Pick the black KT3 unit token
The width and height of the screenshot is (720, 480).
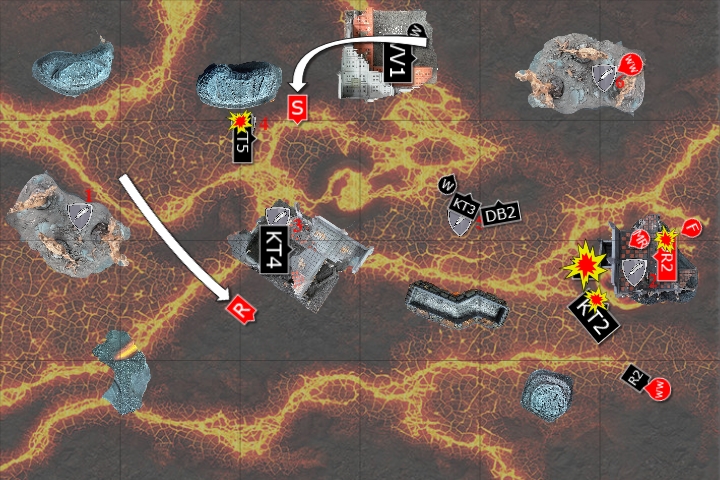coord(463,207)
